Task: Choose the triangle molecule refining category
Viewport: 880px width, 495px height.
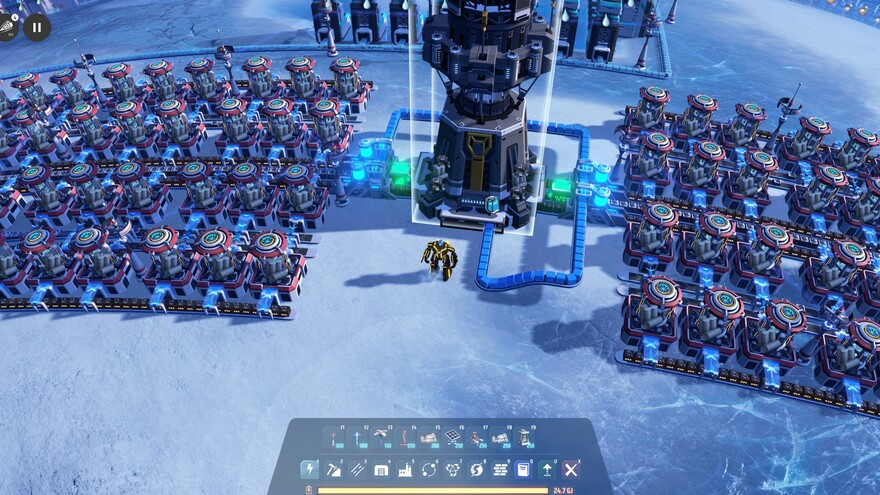Action: tap(453, 469)
